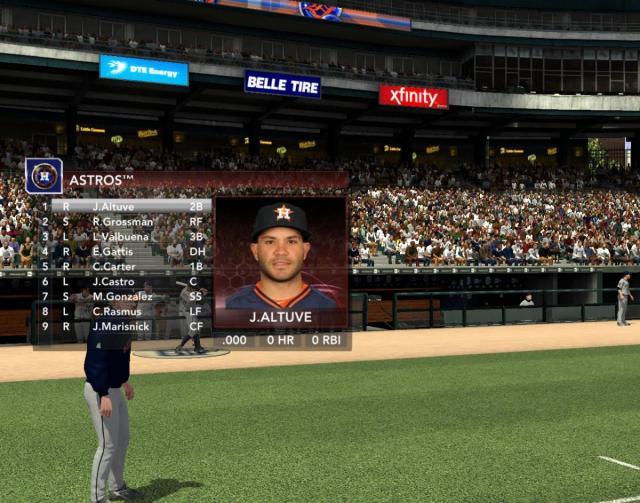
Task: Select the C.Carter lineup row
Action: (x=125, y=266)
